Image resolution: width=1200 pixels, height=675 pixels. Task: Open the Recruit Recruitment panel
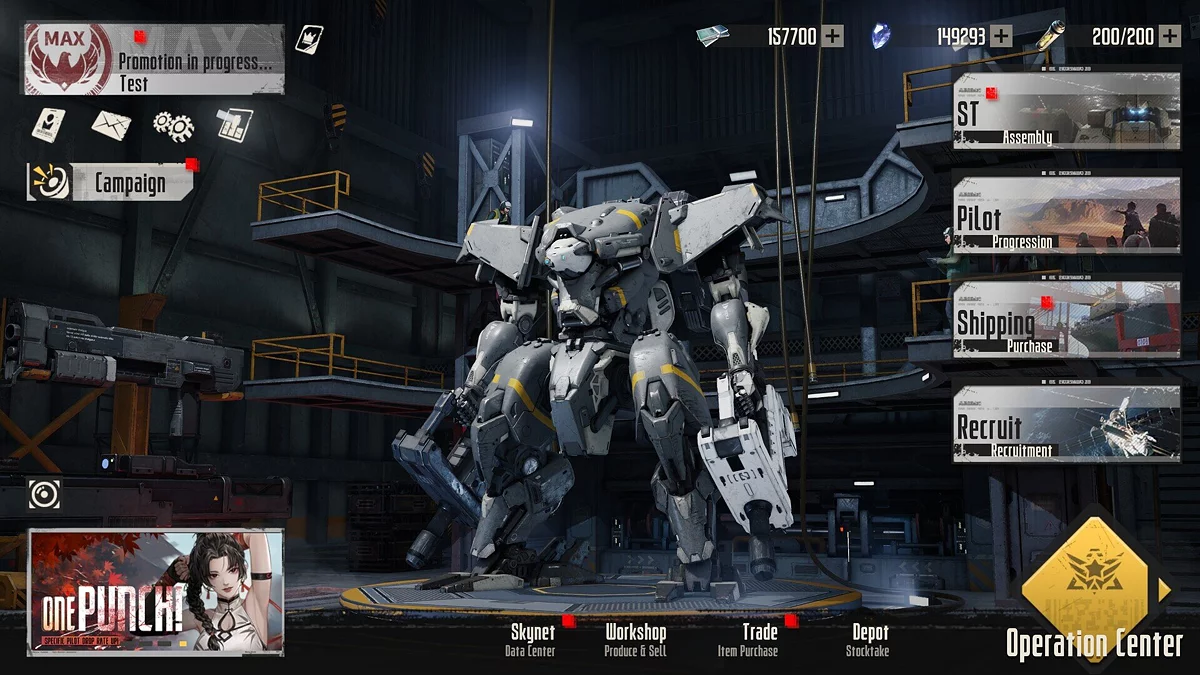(1066, 424)
